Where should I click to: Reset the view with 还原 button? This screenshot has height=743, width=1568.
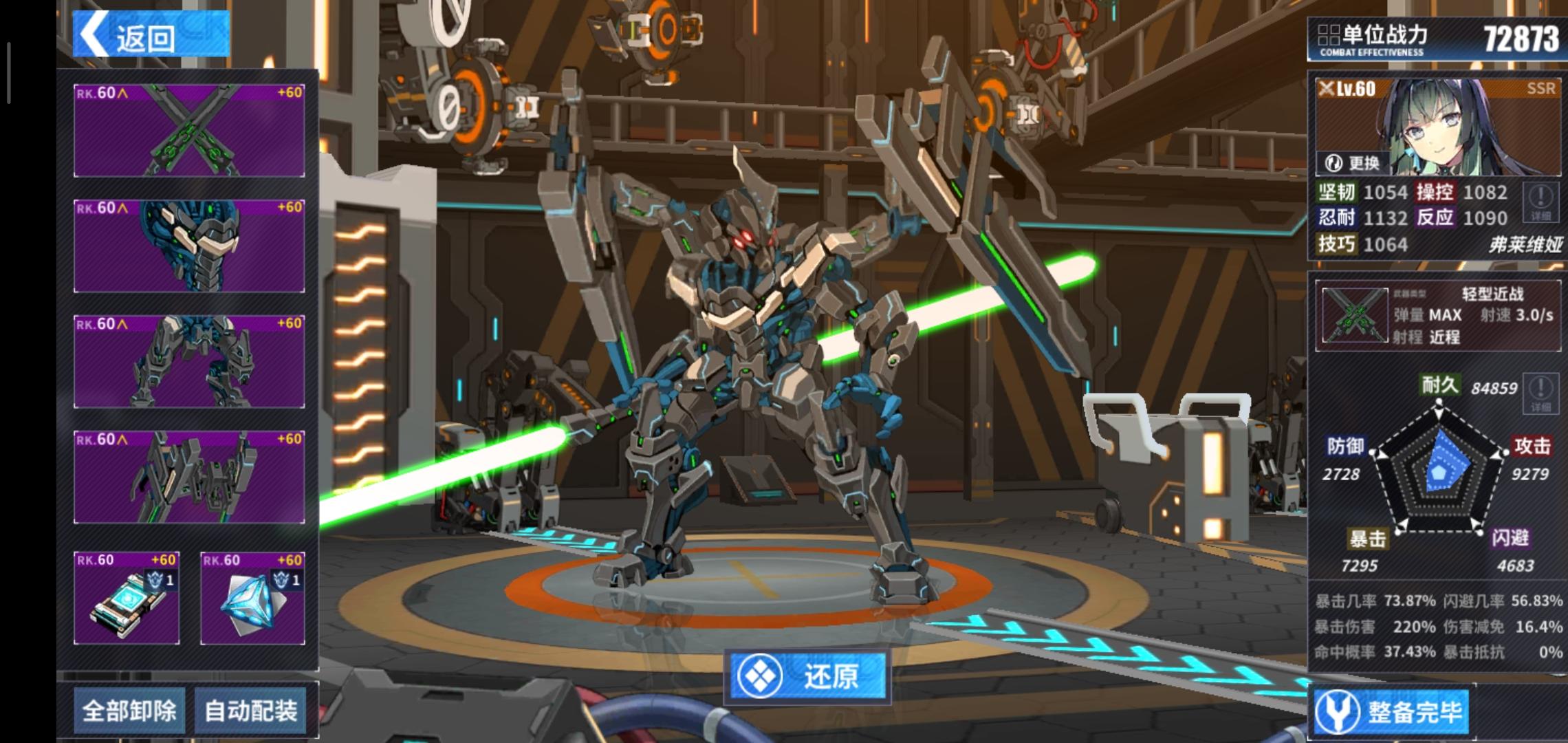pos(808,677)
